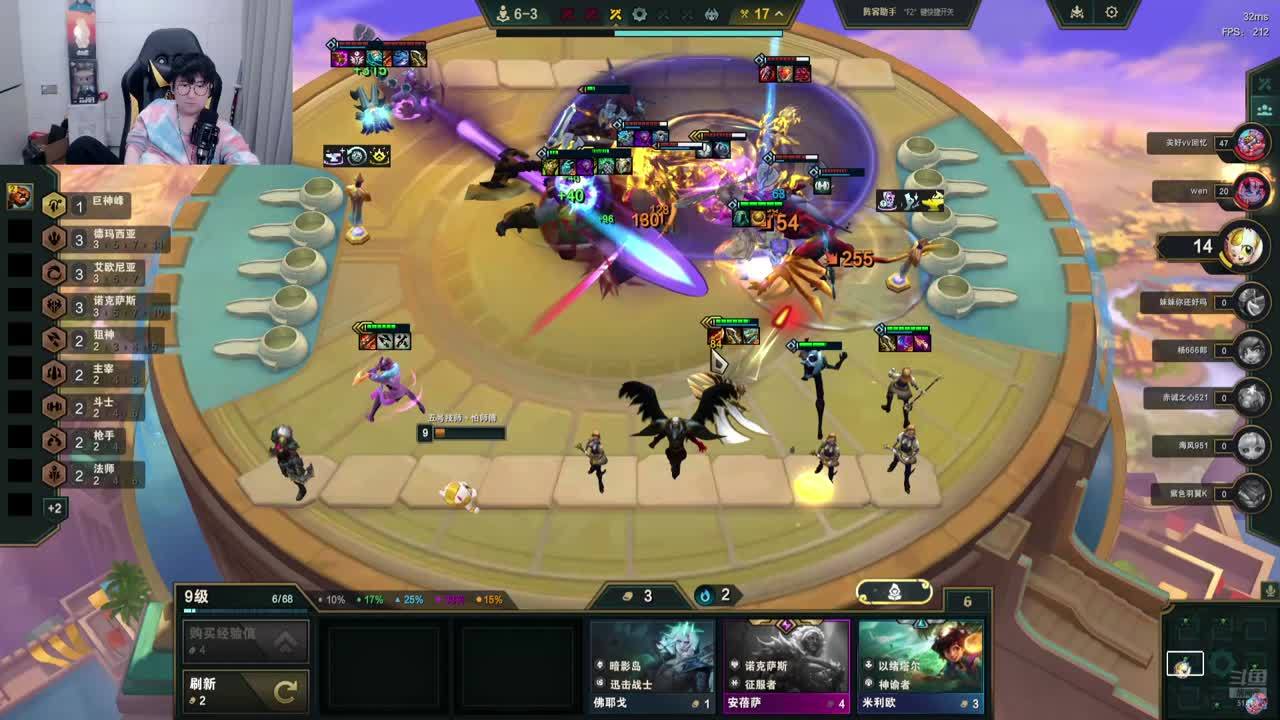Open the gold-framed team planner button above the shop
The height and width of the screenshot is (720, 1280).
click(894, 592)
